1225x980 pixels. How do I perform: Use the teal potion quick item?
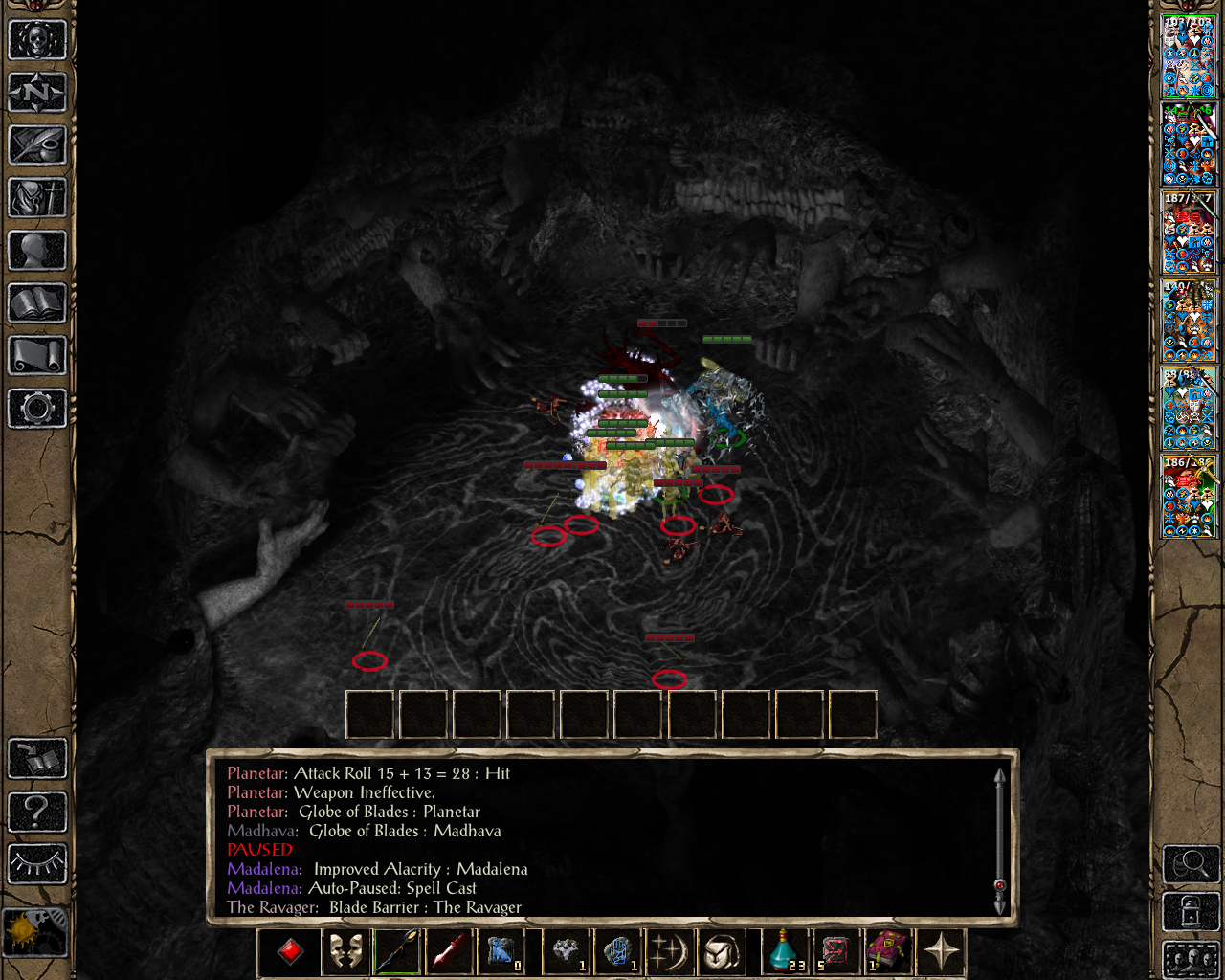785,951
